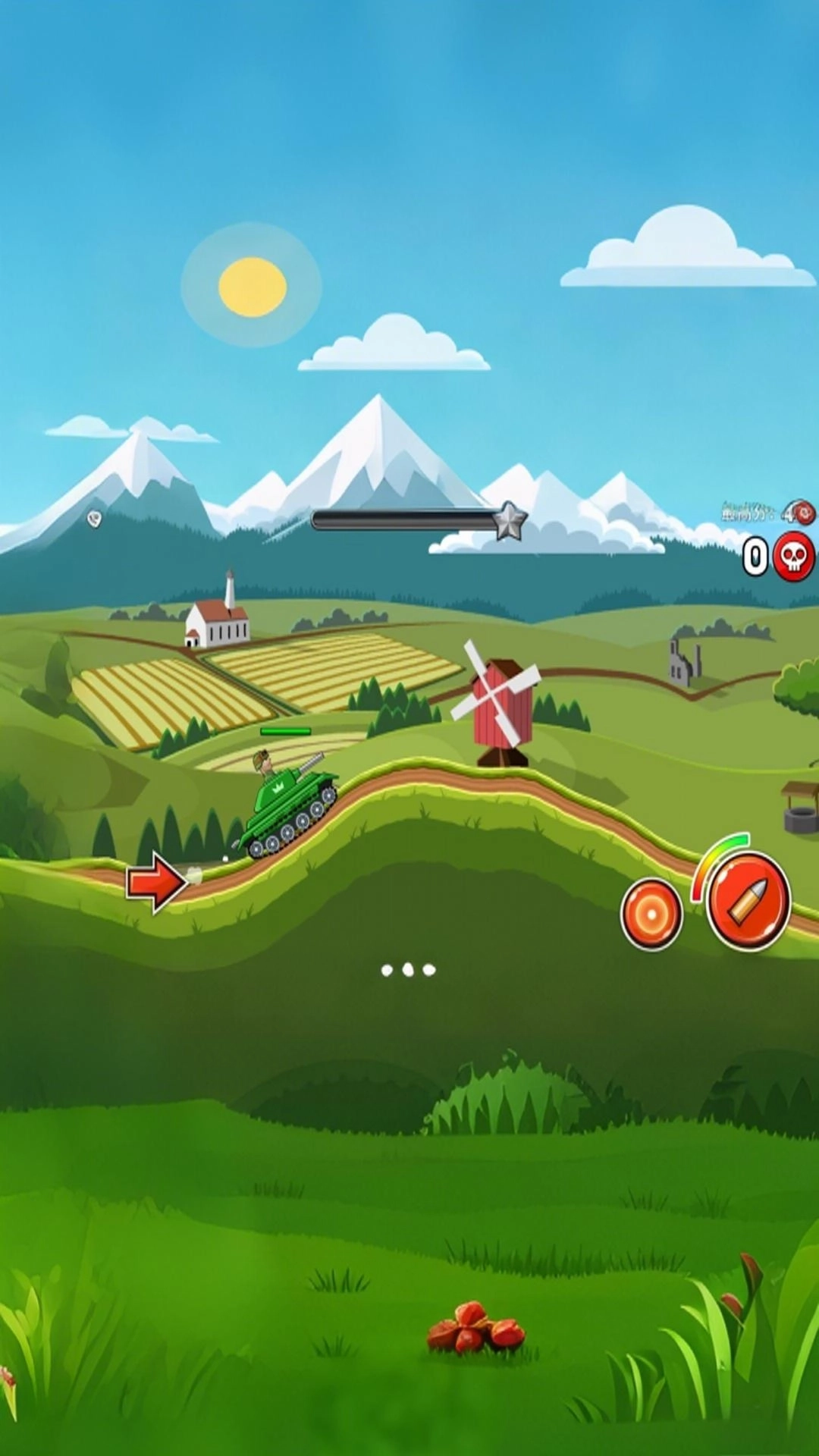Image resolution: width=819 pixels, height=1456 pixels.
Task: Tap the red forward arrow control
Action: pos(156,882)
